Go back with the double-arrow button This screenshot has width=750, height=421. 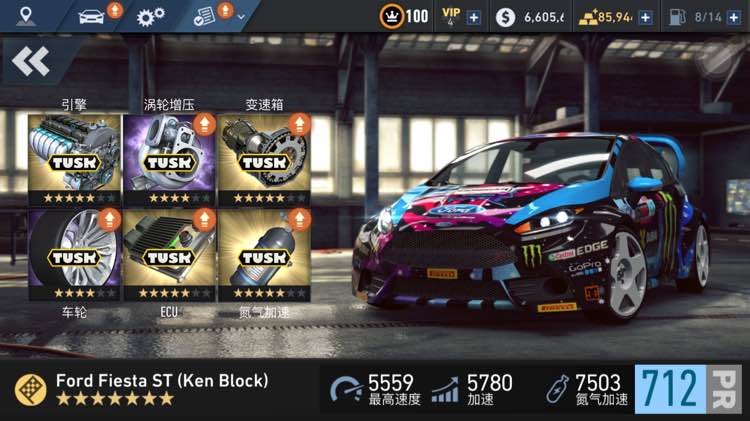[x=31, y=62]
